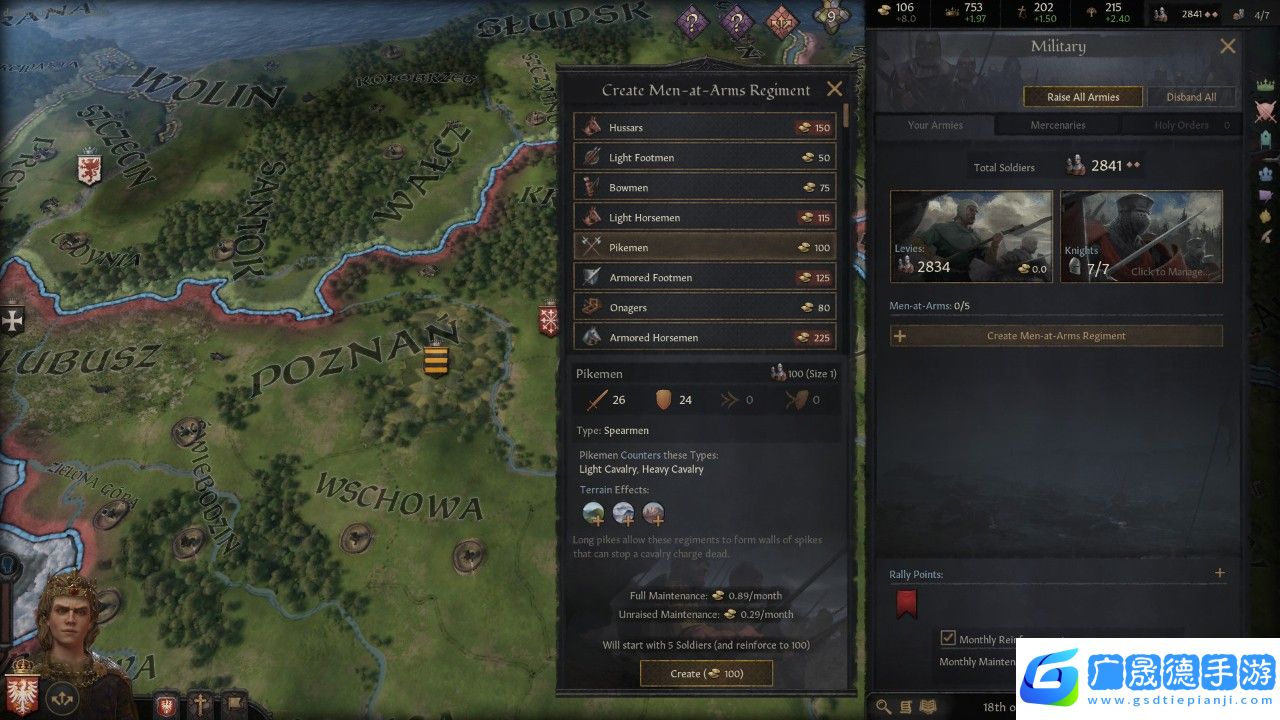Image resolution: width=1280 pixels, height=720 pixels.
Task: Select Light Horsemen regiment
Action: click(x=705, y=217)
